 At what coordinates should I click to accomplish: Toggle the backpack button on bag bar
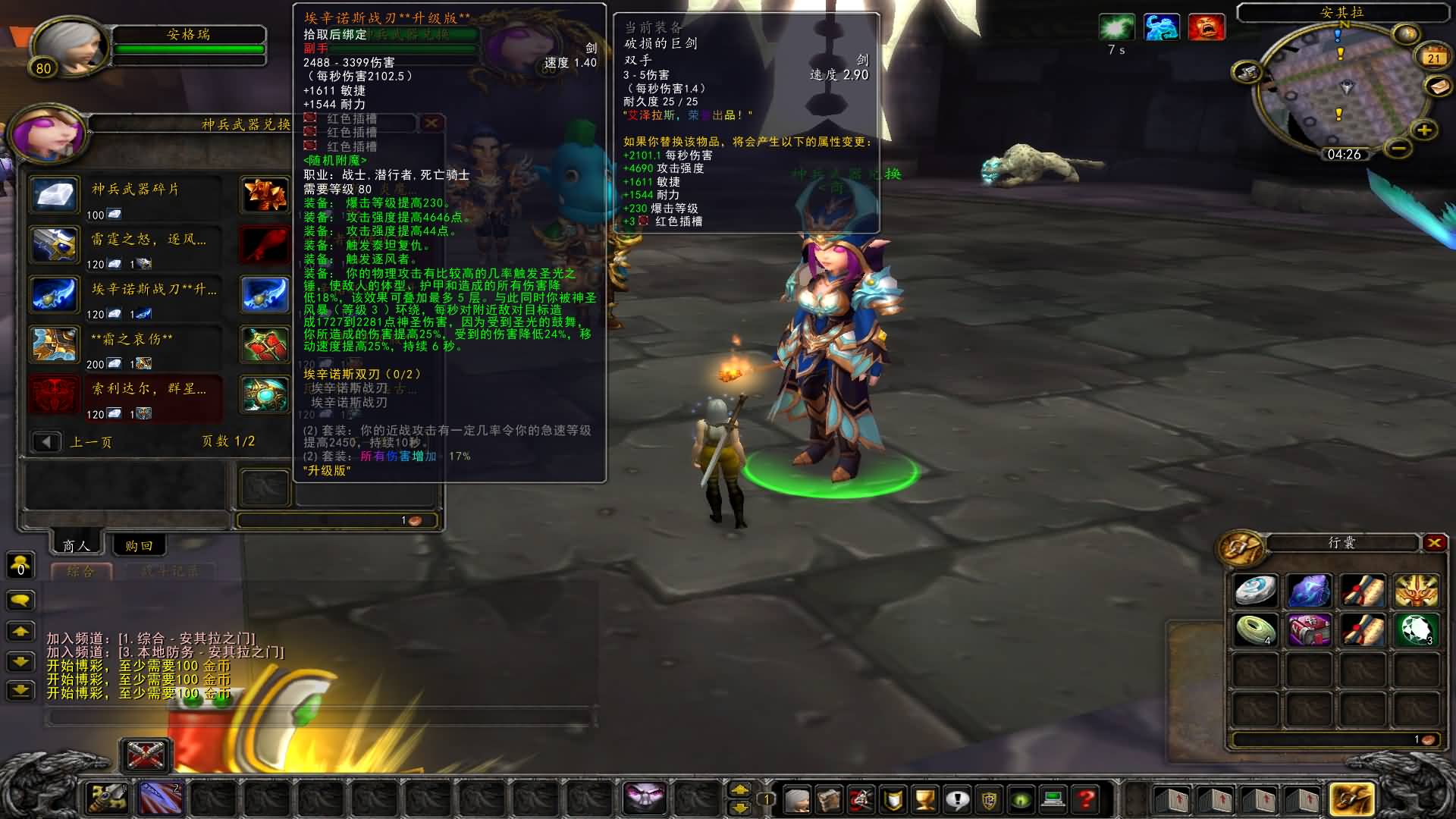click(x=1351, y=799)
